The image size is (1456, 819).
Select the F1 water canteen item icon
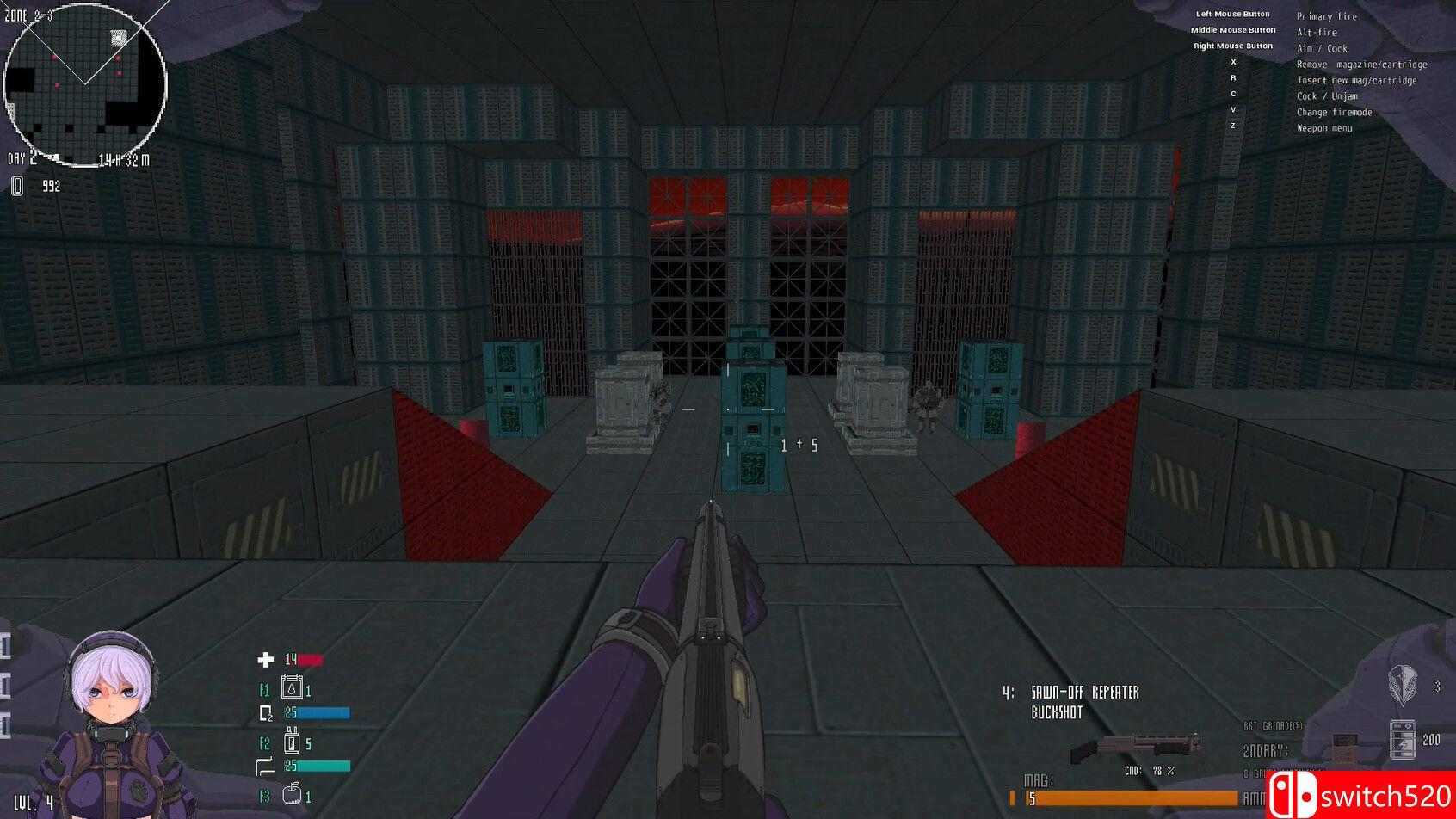[x=293, y=689]
